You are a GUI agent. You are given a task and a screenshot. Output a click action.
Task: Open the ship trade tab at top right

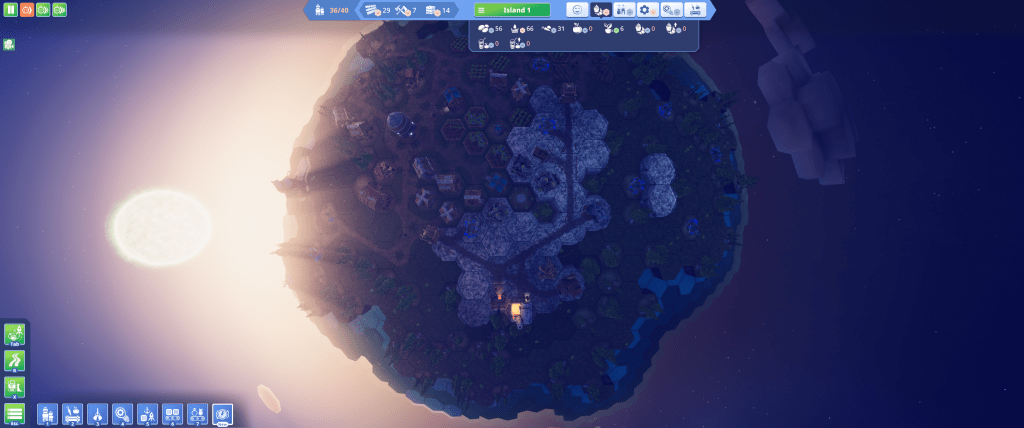tap(693, 10)
